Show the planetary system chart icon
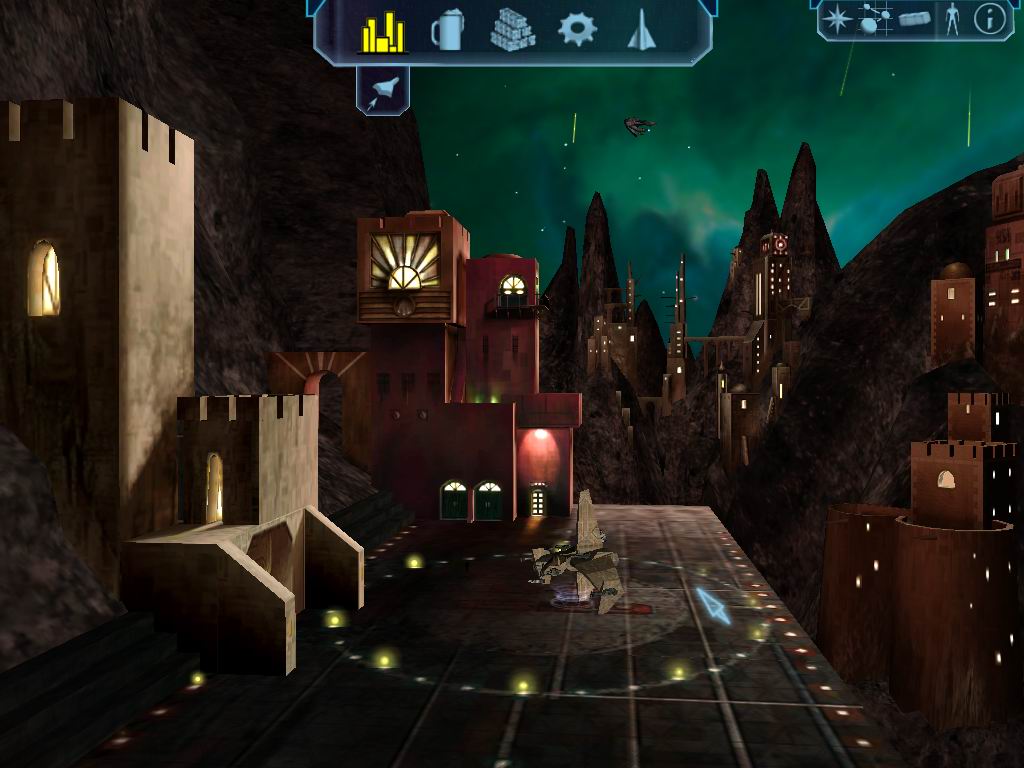This screenshot has width=1024, height=768. 876,19
